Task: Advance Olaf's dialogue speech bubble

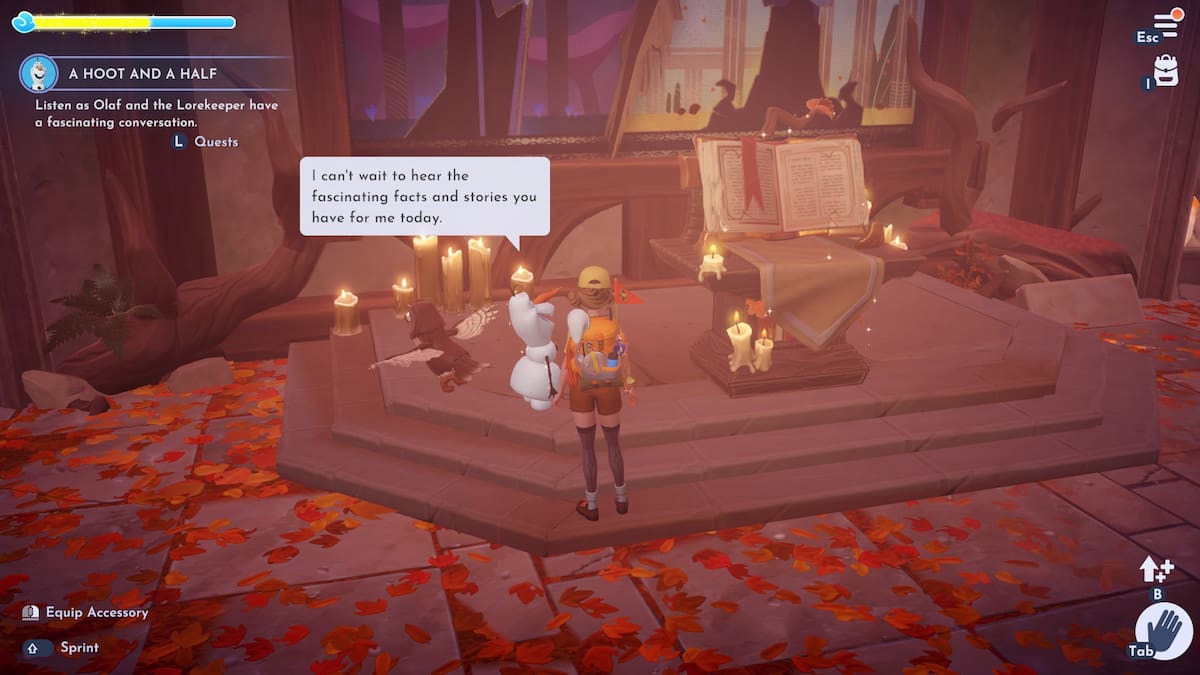Action: tap(425, 196)
